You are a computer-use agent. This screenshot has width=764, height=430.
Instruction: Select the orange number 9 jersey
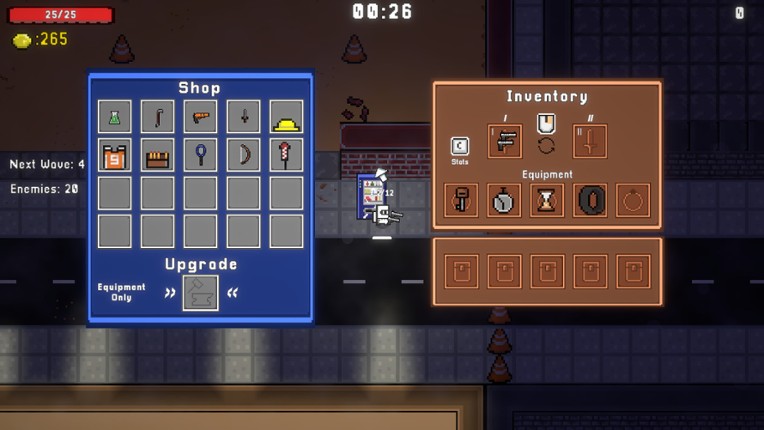pyautogui.click(x=115, y=155)
